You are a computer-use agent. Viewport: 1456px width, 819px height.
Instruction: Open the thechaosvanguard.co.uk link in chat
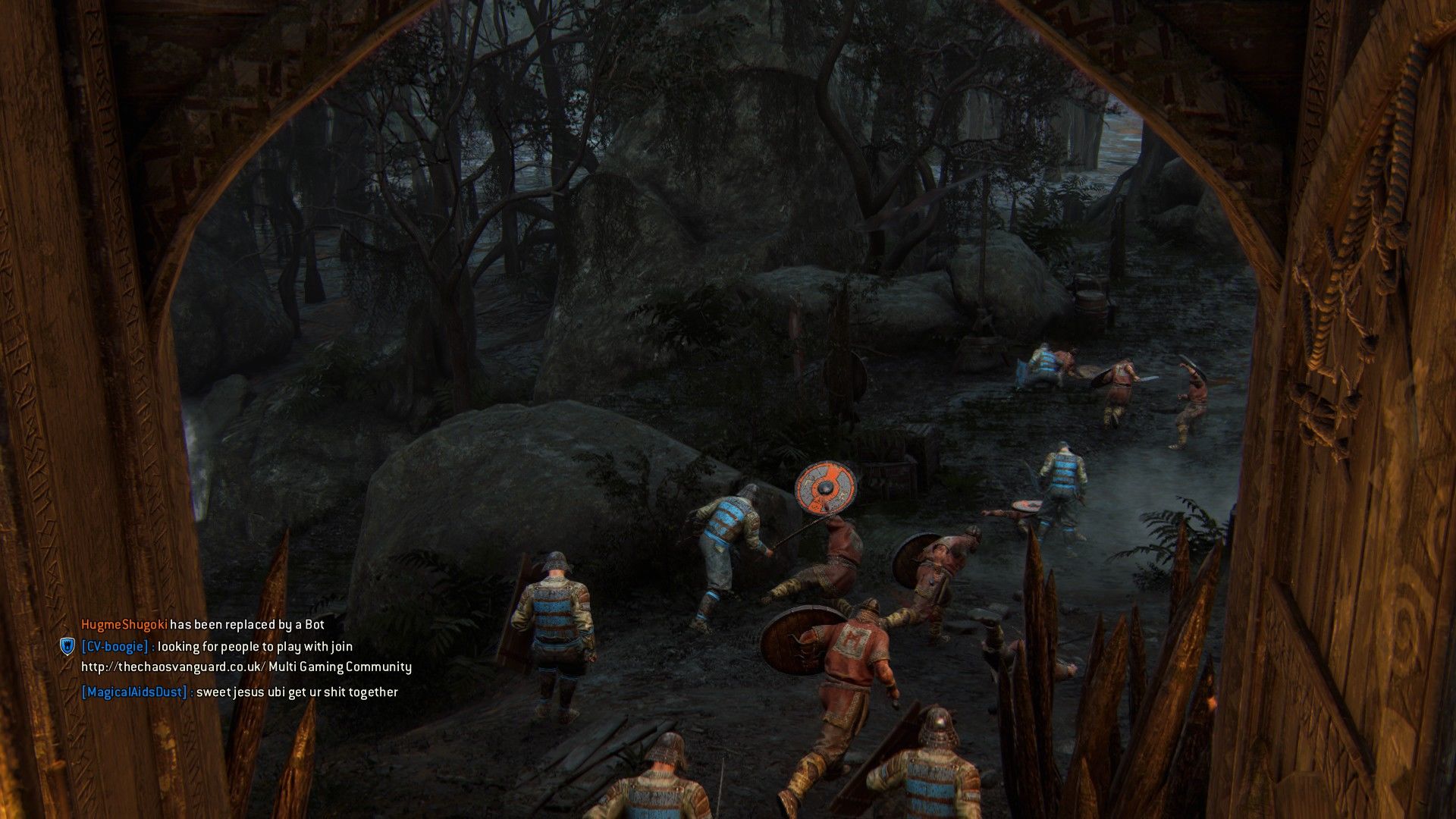point(173,667)
